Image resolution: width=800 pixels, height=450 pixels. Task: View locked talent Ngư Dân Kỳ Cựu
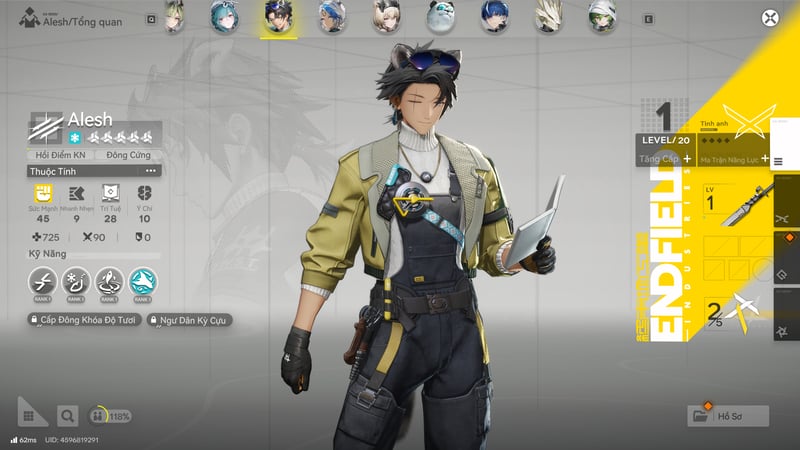tap(196, 320)
